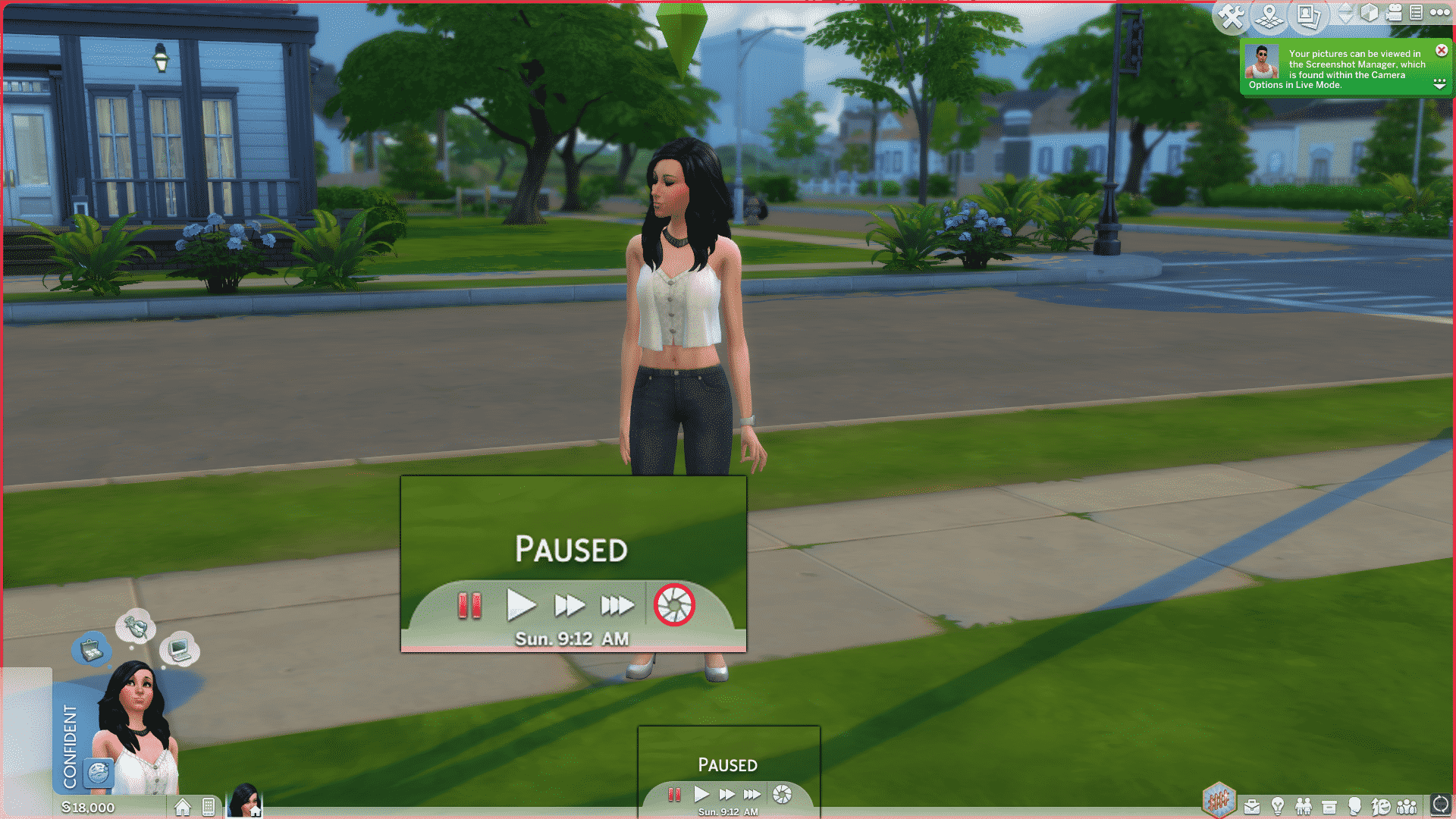Toggle walls view with the cube icon
Screen dimensions: 1456x819
1370,13
